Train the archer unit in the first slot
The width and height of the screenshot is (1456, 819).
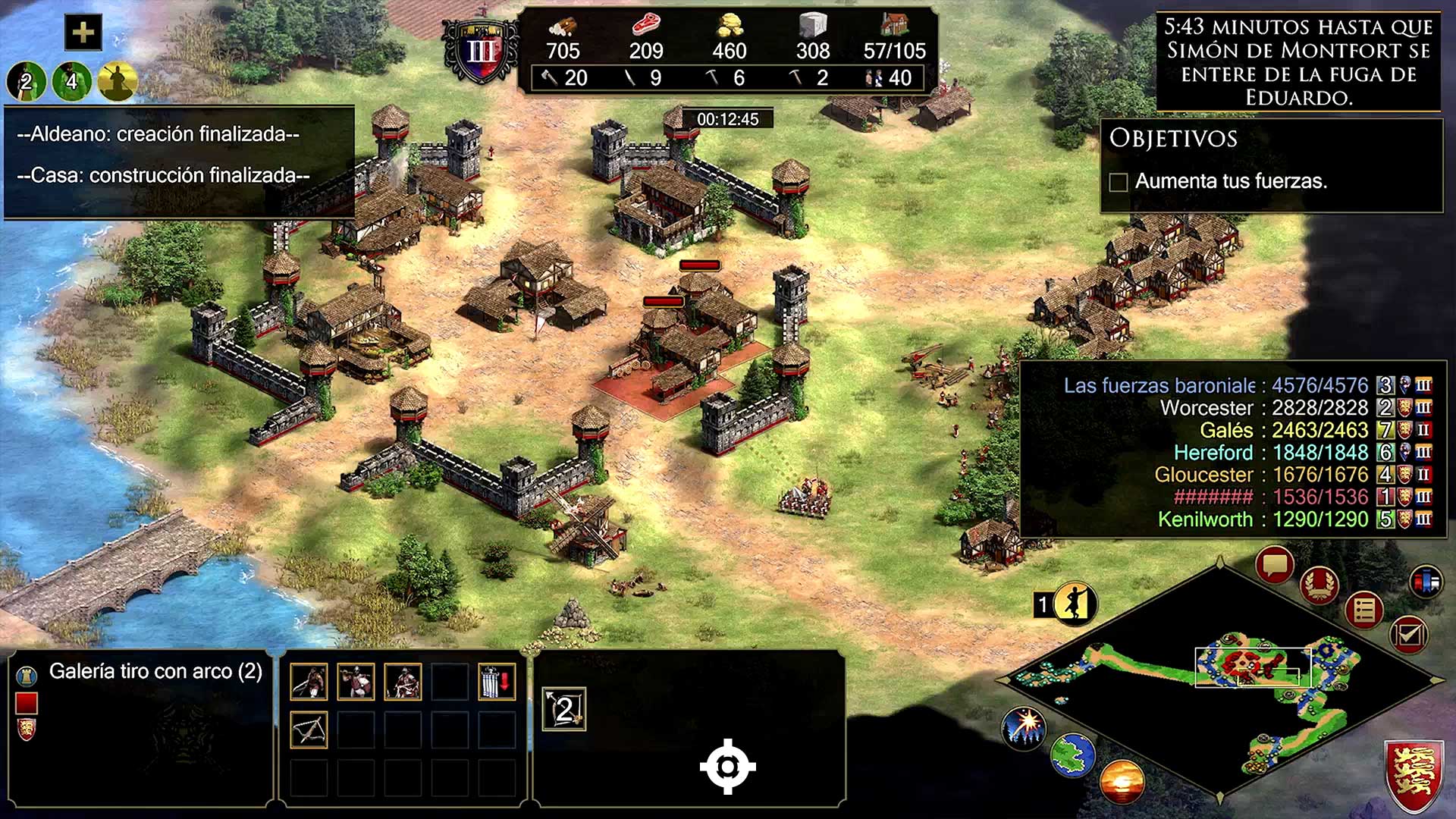coord(309,681)
